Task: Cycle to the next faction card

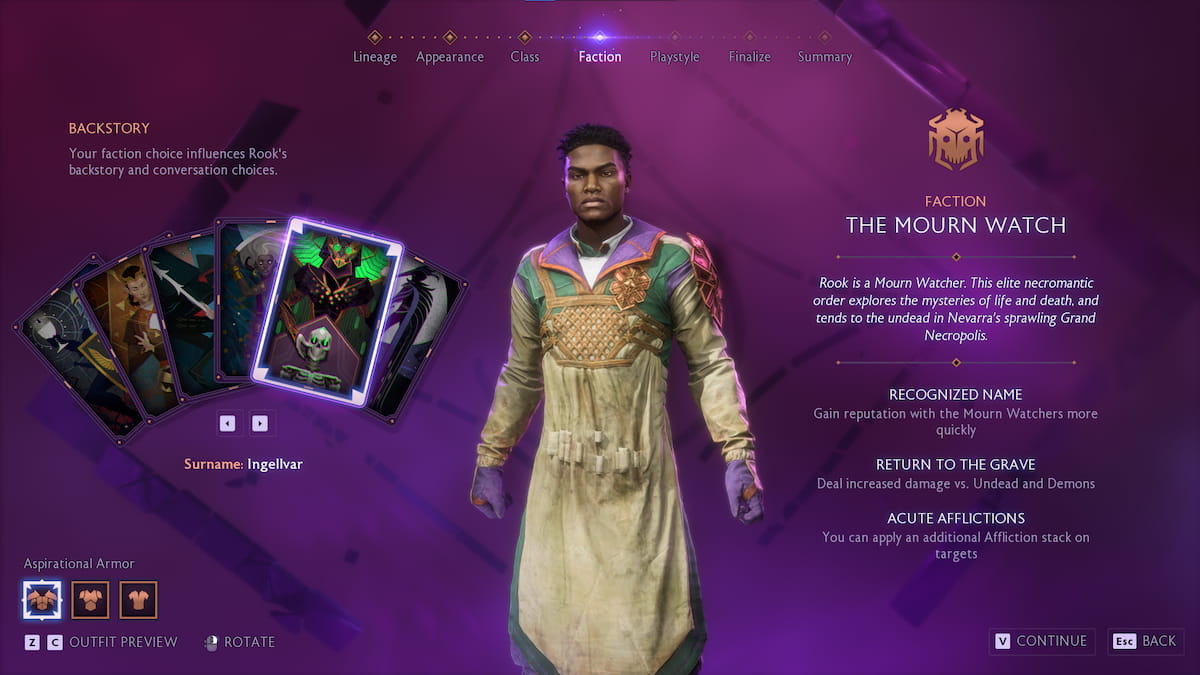Action: point(260,423)
